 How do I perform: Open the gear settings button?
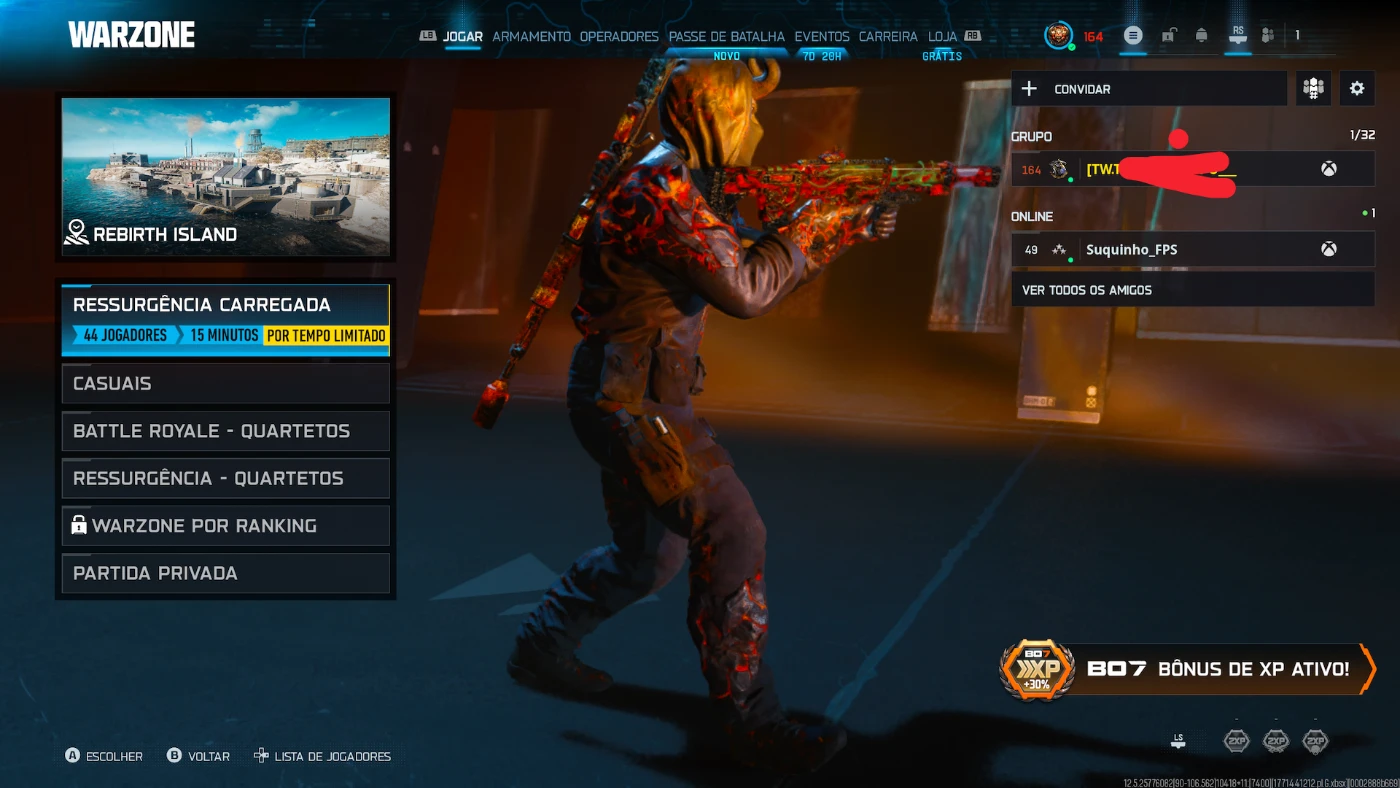coord(1357,89)
